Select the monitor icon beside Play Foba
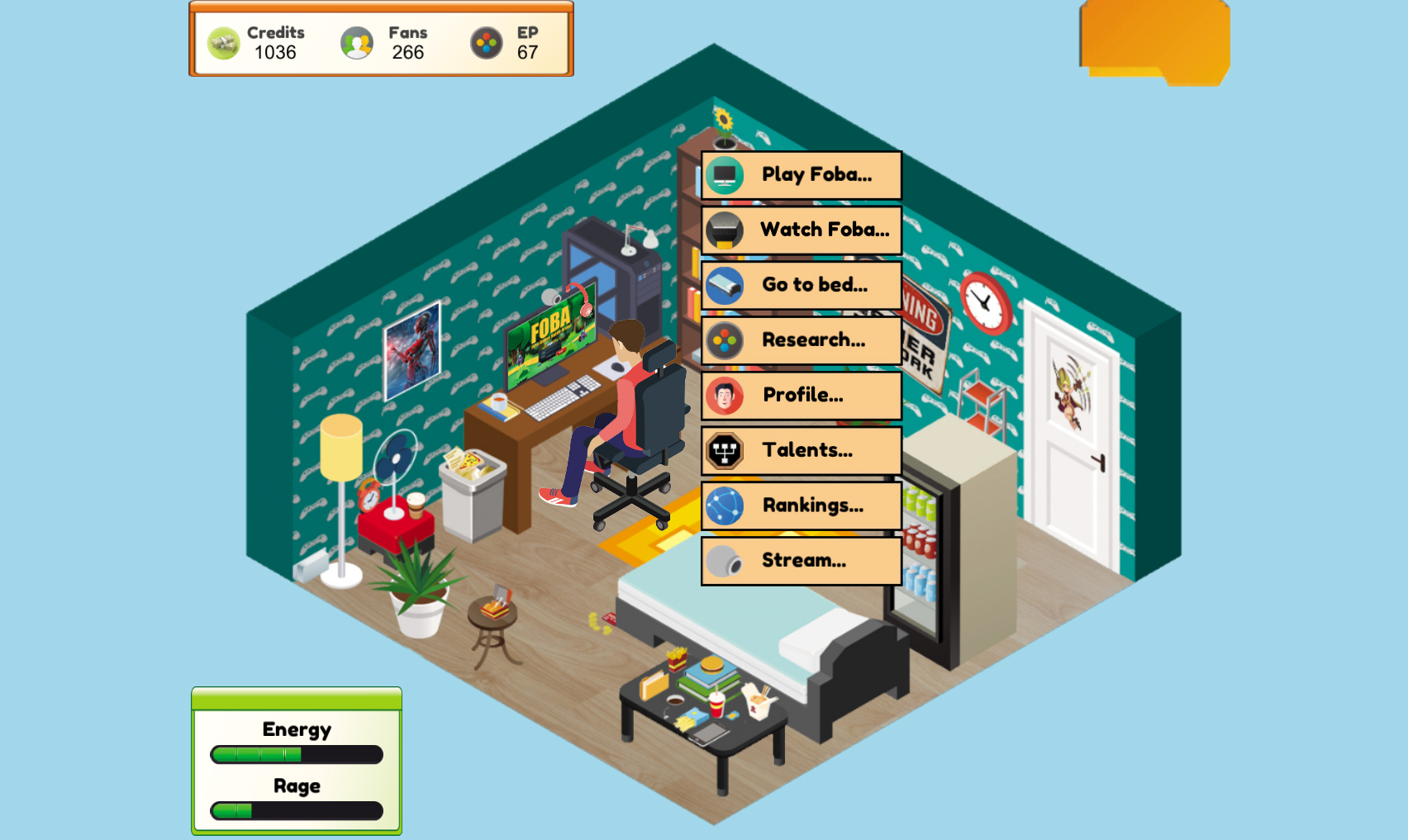 (723, 175)
